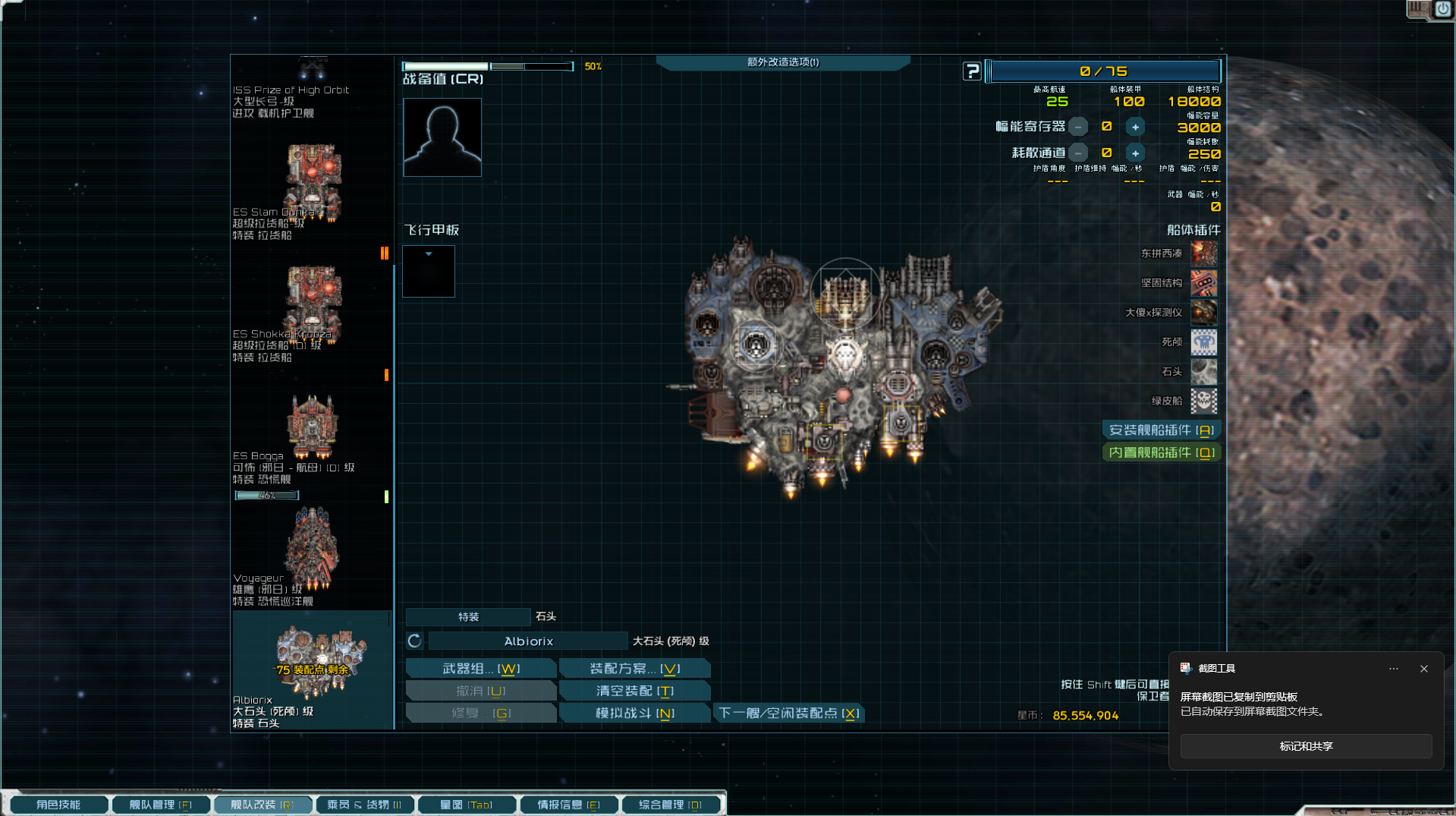
Task: Open the question mark help button
Action: [972, 71]
